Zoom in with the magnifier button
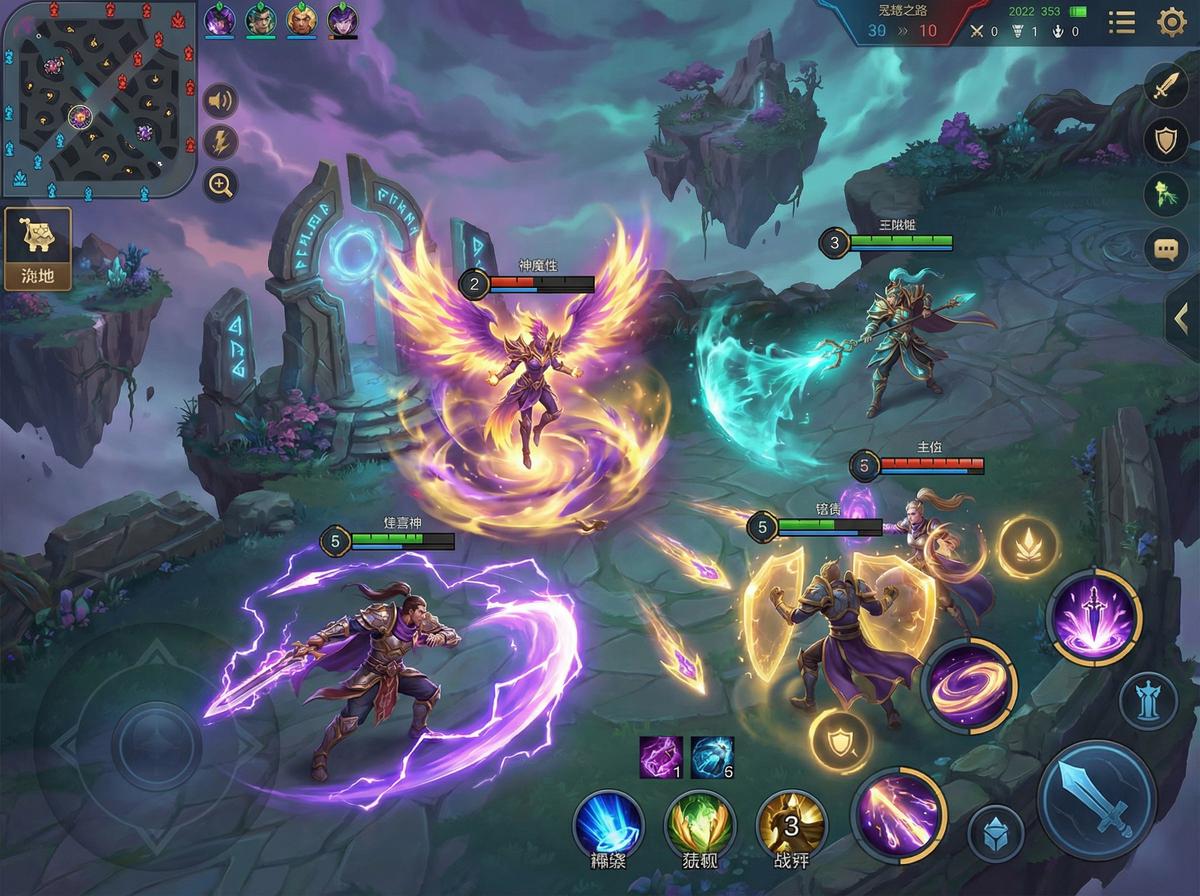The height and width of the screenshot is (896, 1200). (220, 183)
